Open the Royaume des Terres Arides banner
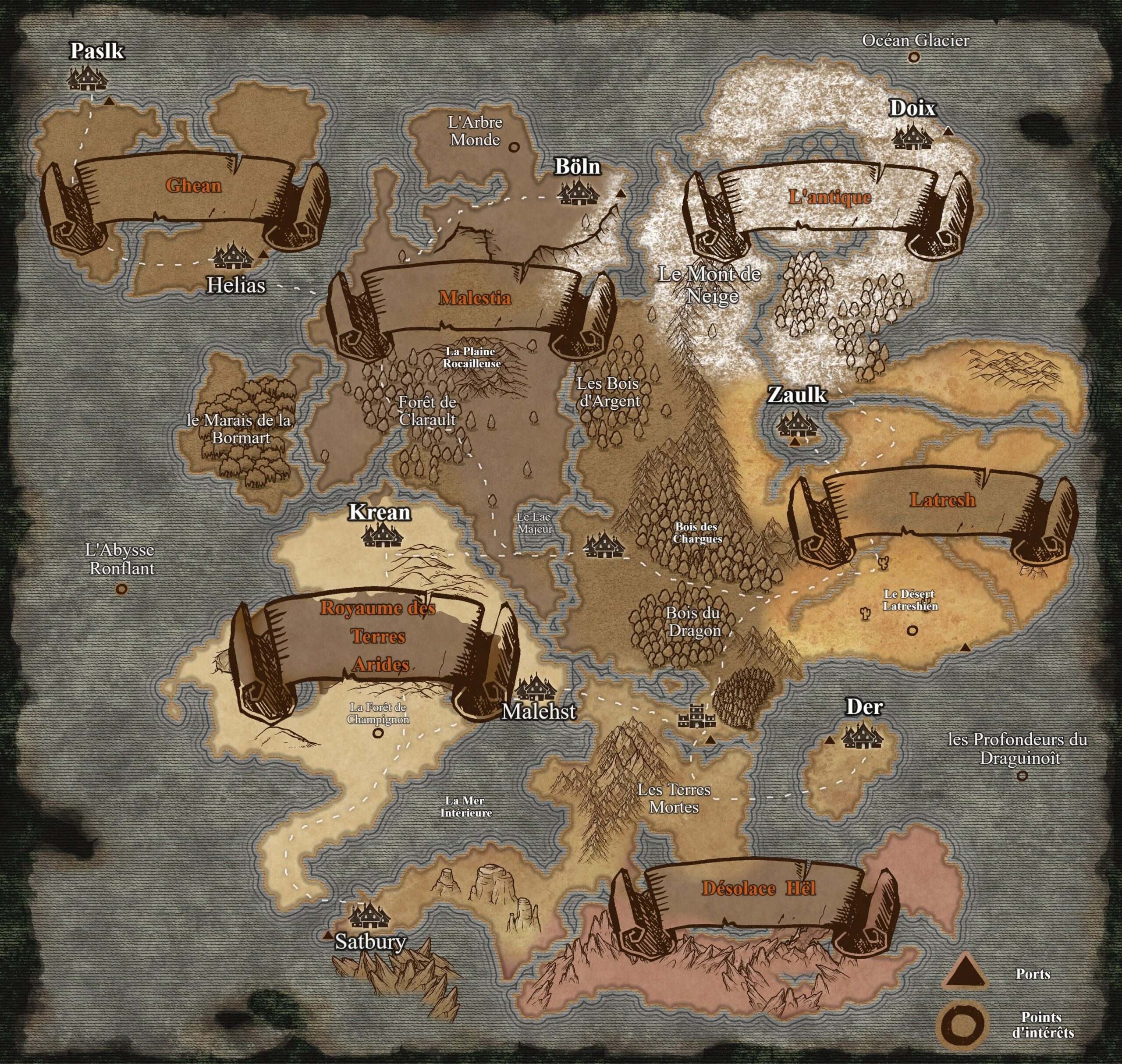This screenshot has height=1064, width=1122. point(378,636)
